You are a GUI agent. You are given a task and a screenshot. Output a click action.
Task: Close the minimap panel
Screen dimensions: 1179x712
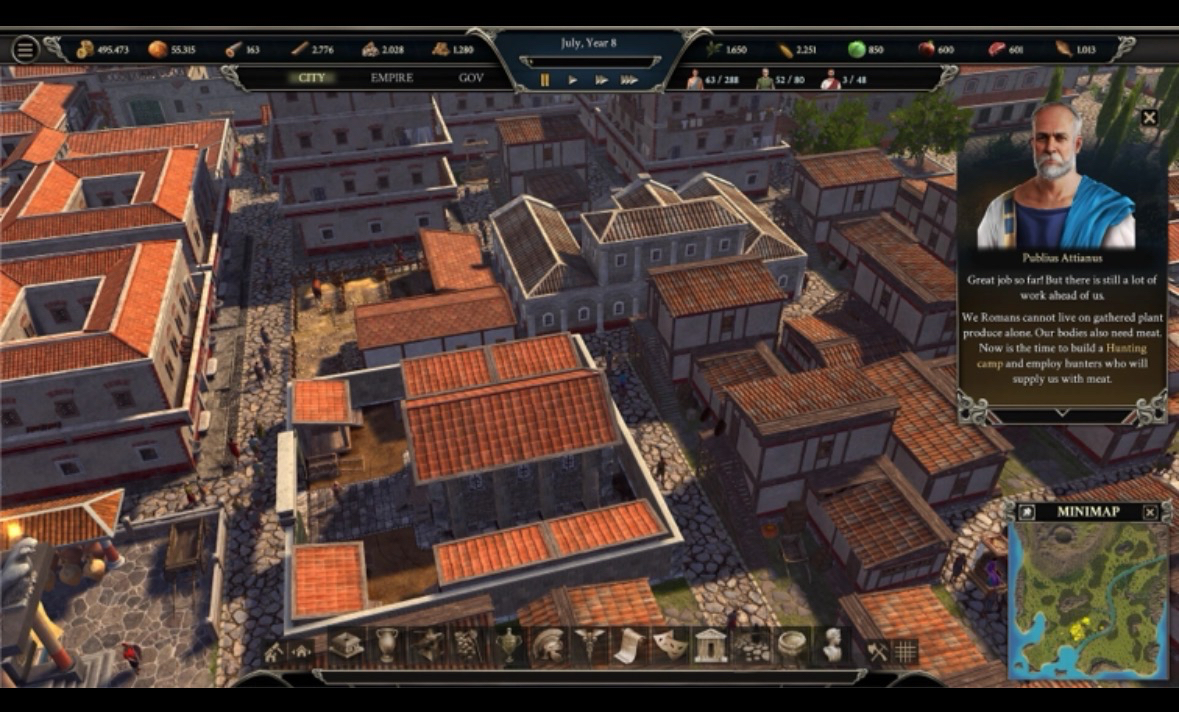[x=1150, y=512]
